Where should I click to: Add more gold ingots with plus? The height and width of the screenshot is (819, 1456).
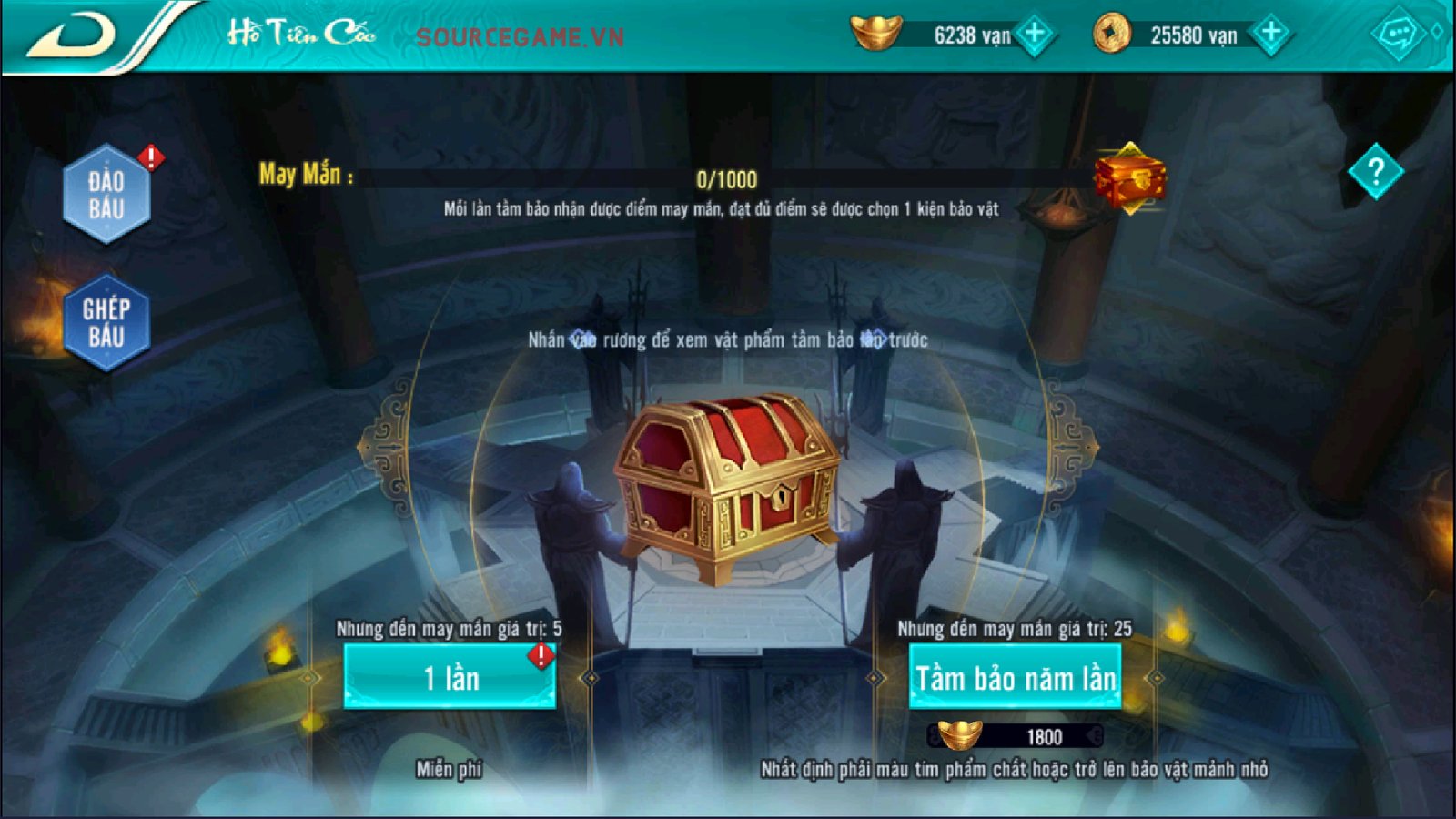pos(1035,35)
